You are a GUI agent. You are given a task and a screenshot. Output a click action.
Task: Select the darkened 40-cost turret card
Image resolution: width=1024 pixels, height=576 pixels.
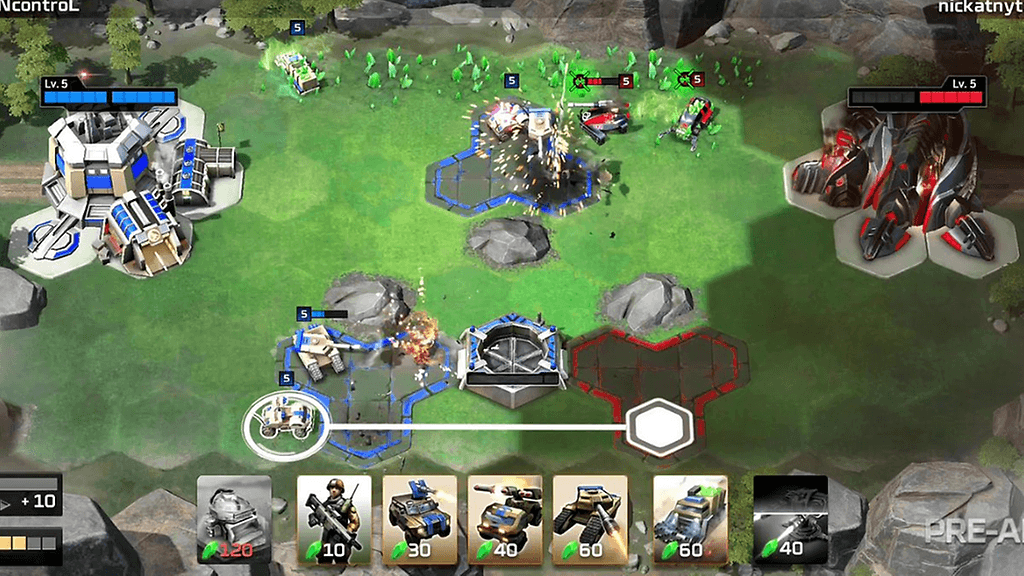(x=790, y=517)
